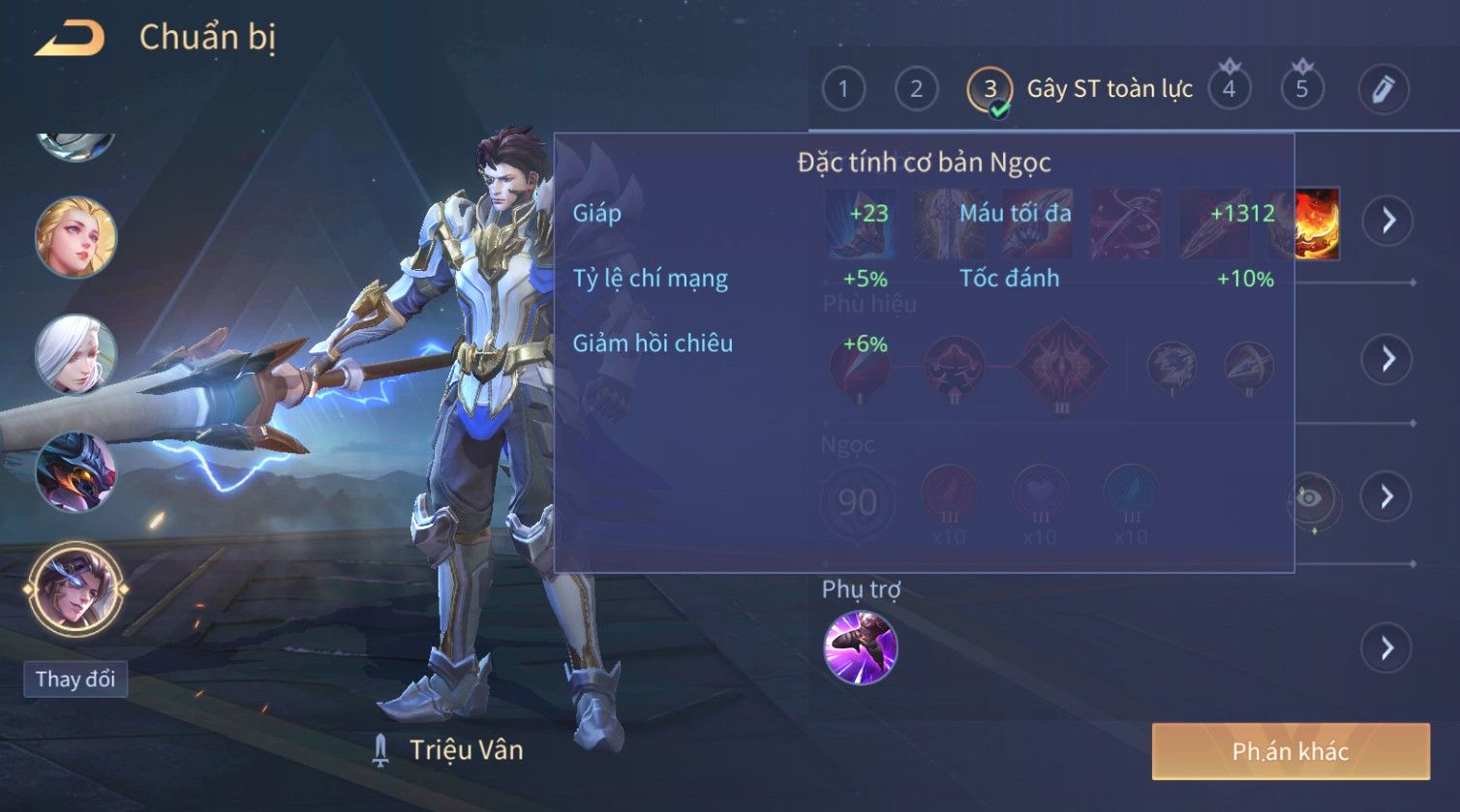
Task: Select the white-haired hero portrait
Action: [x=76, y=354]
